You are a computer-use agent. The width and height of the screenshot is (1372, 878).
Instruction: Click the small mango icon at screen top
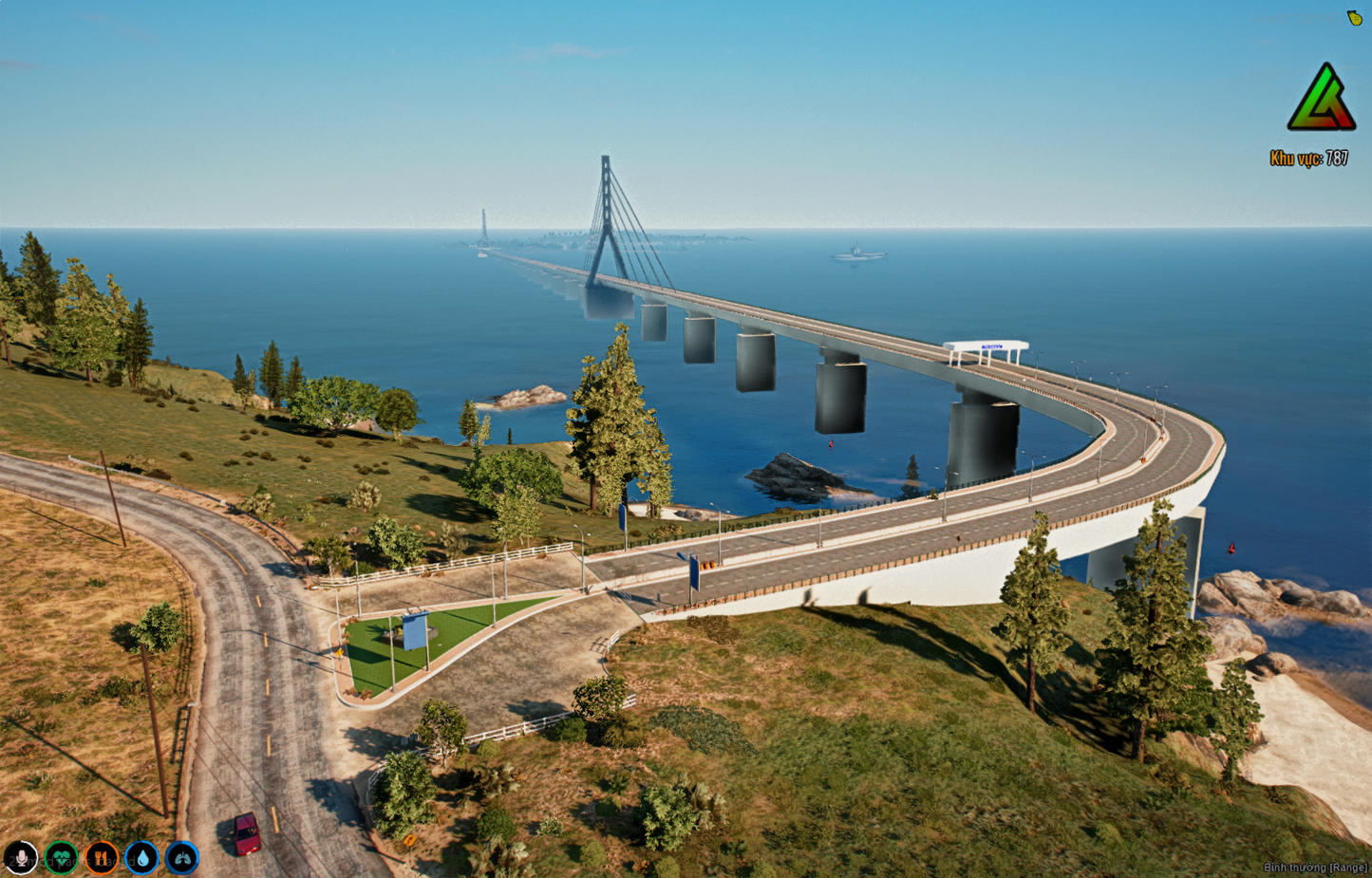(1352, 16)
